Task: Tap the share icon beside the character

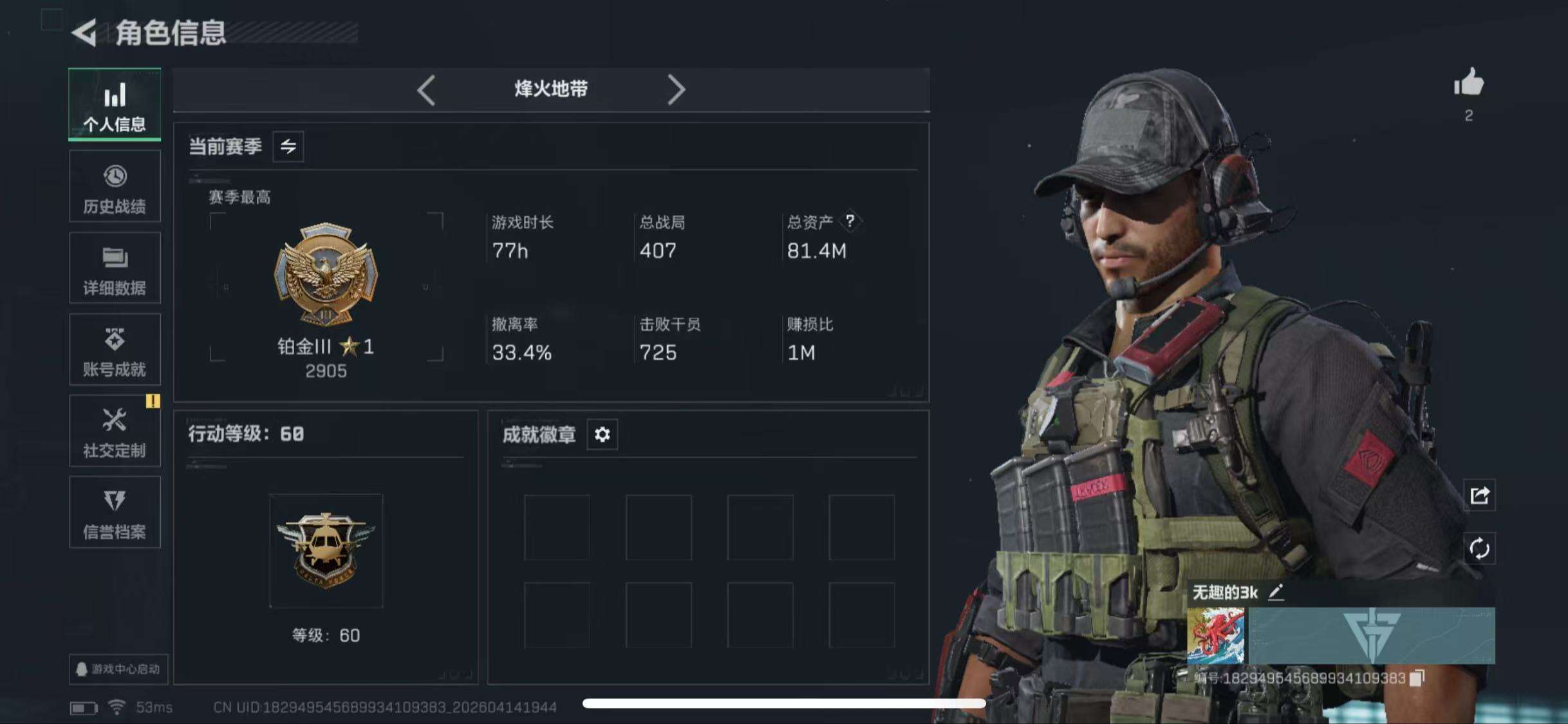Action: click(x=1479, y=496)
